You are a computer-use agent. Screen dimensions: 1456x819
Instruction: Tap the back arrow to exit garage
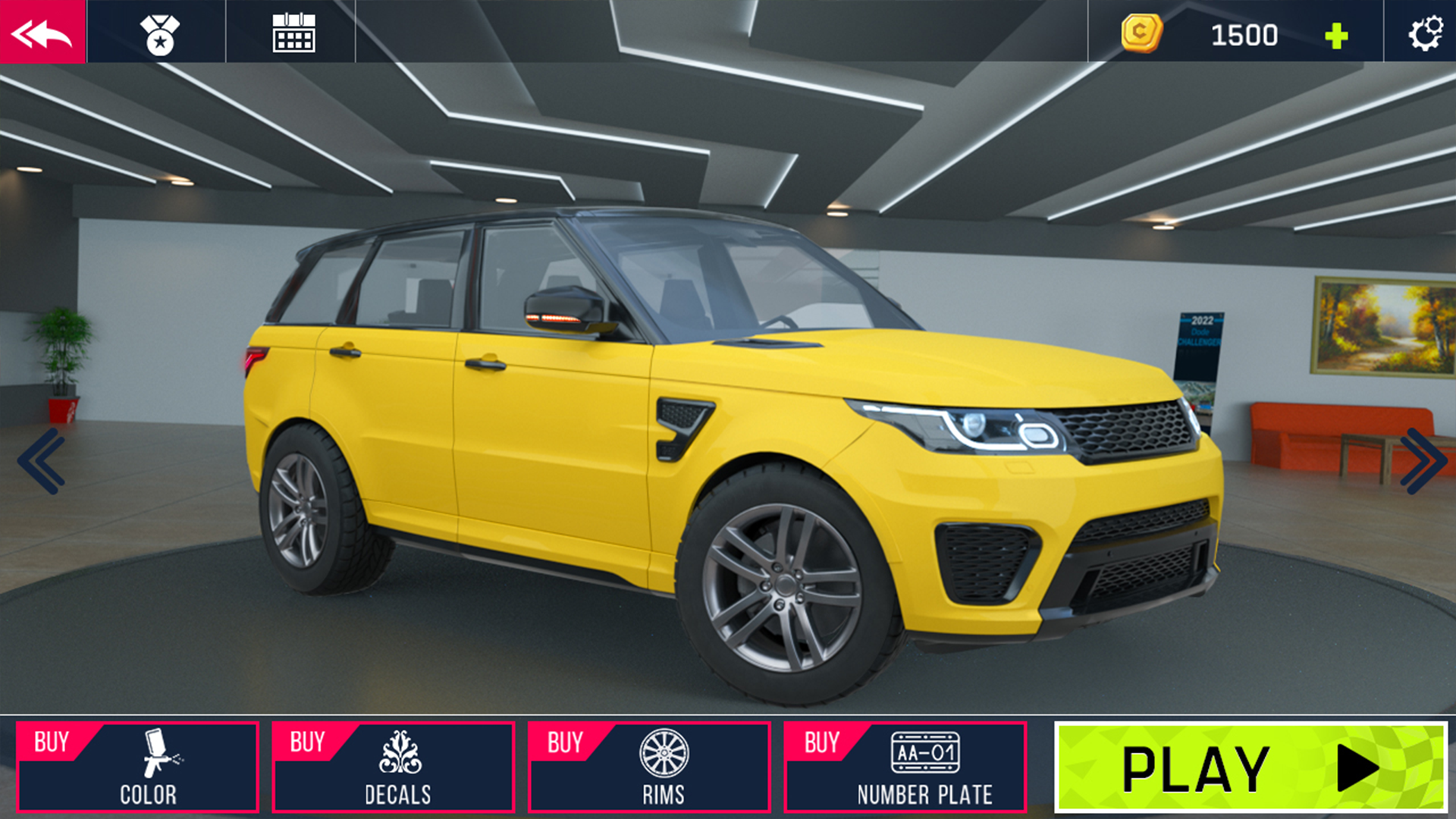point(43,33)
